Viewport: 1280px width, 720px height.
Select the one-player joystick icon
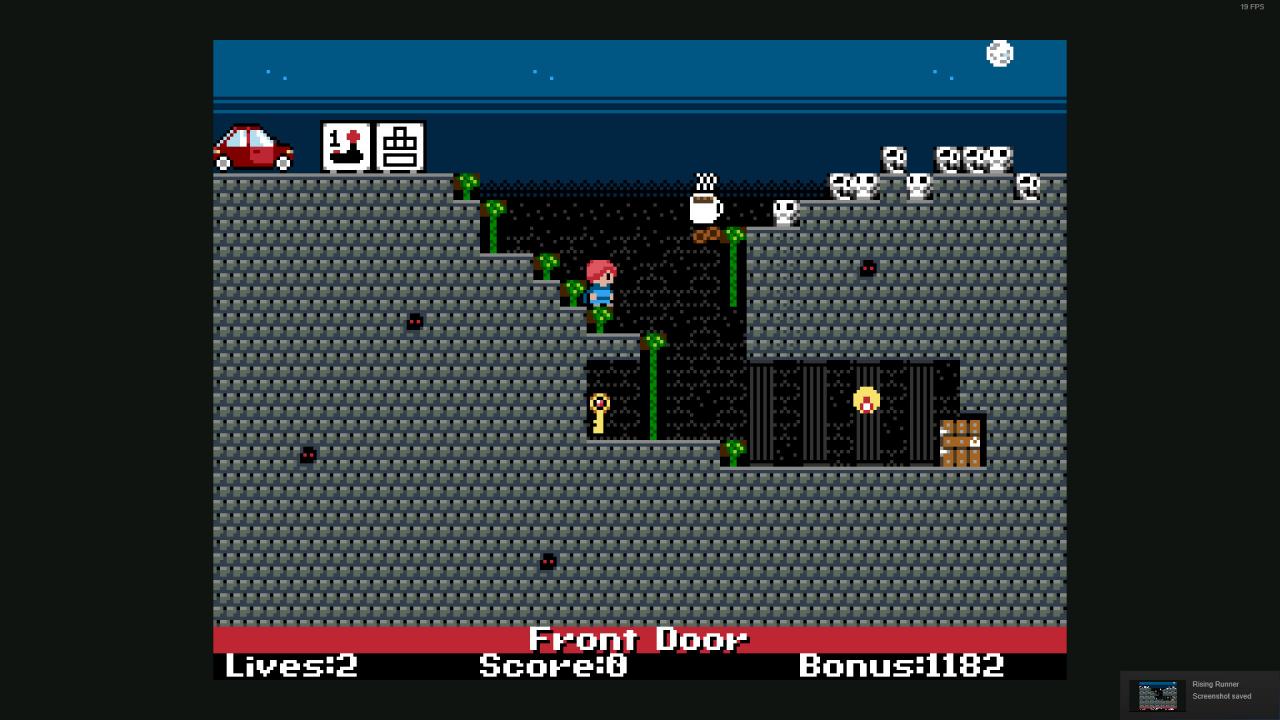[346, 147]
